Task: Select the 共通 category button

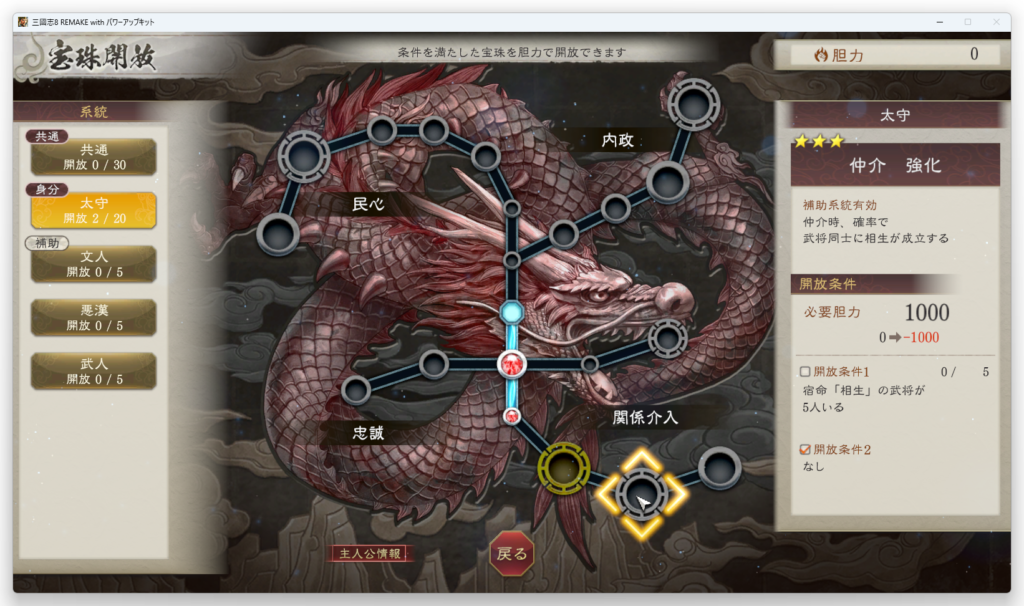Action: coord(94,157)
